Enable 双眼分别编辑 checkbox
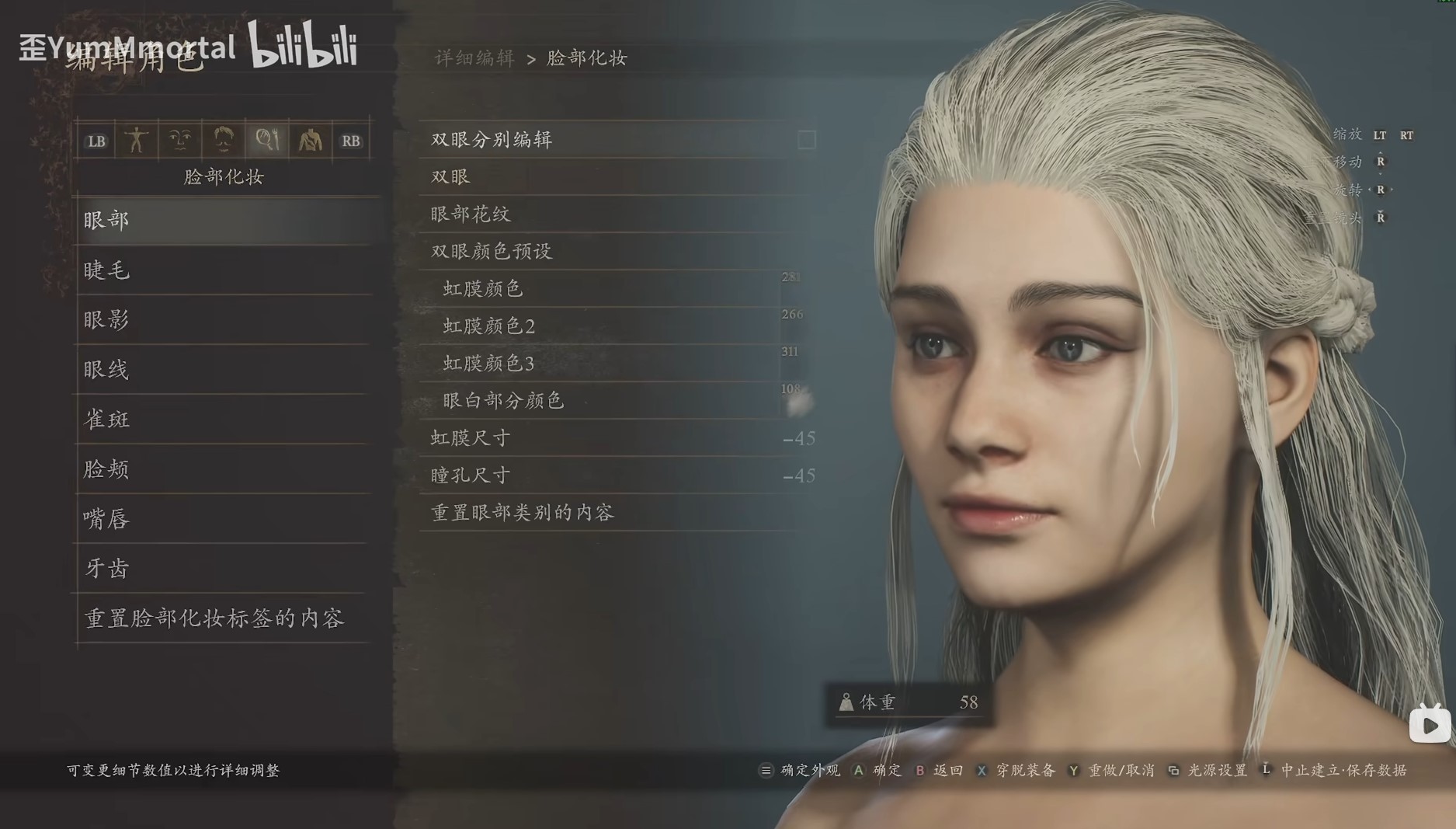Viewport: 1456px width, 829px height. coord(805,140)
